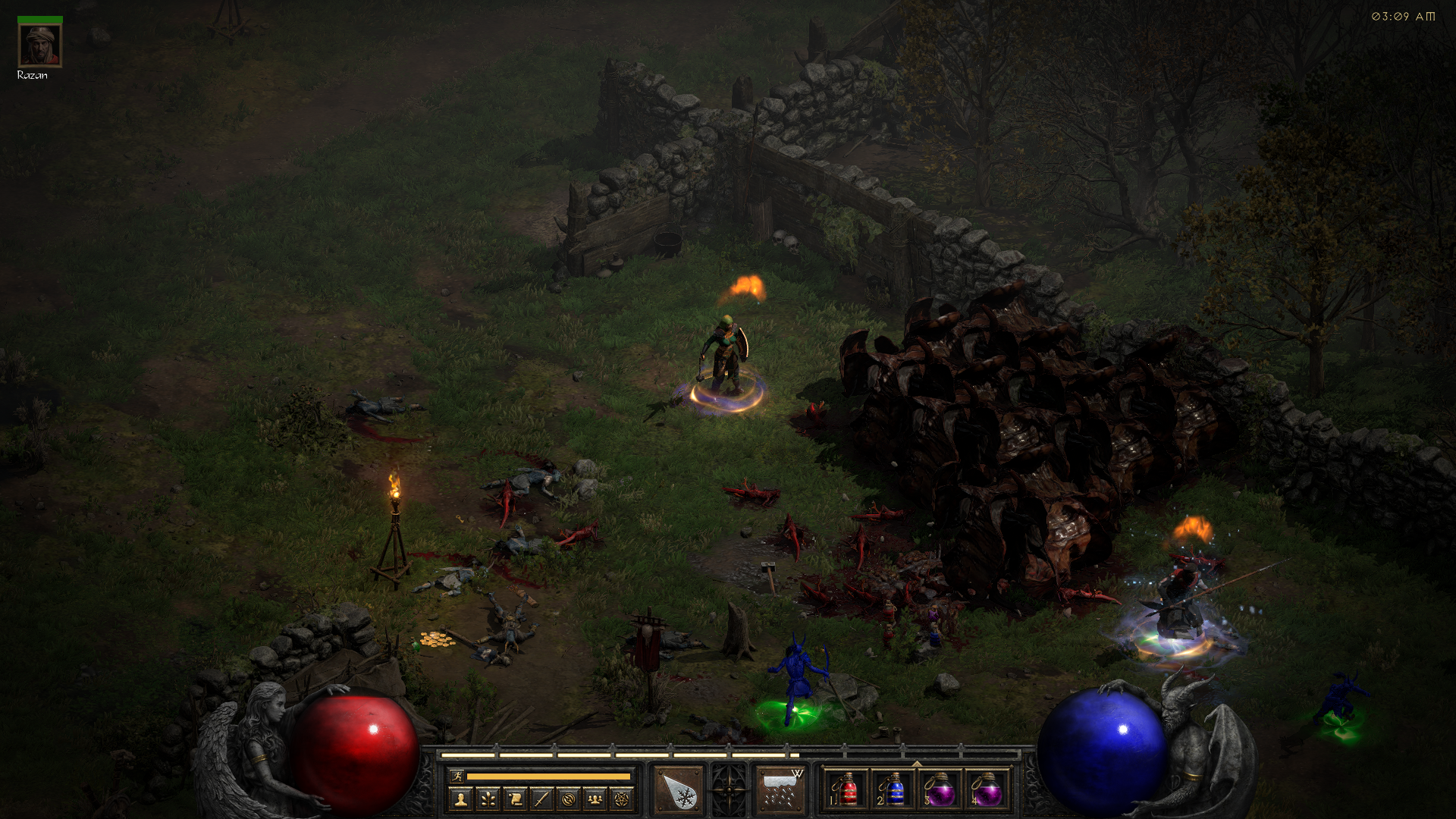
Task: Expand the belt with the arrow above potions
Action: coord(917,764)
